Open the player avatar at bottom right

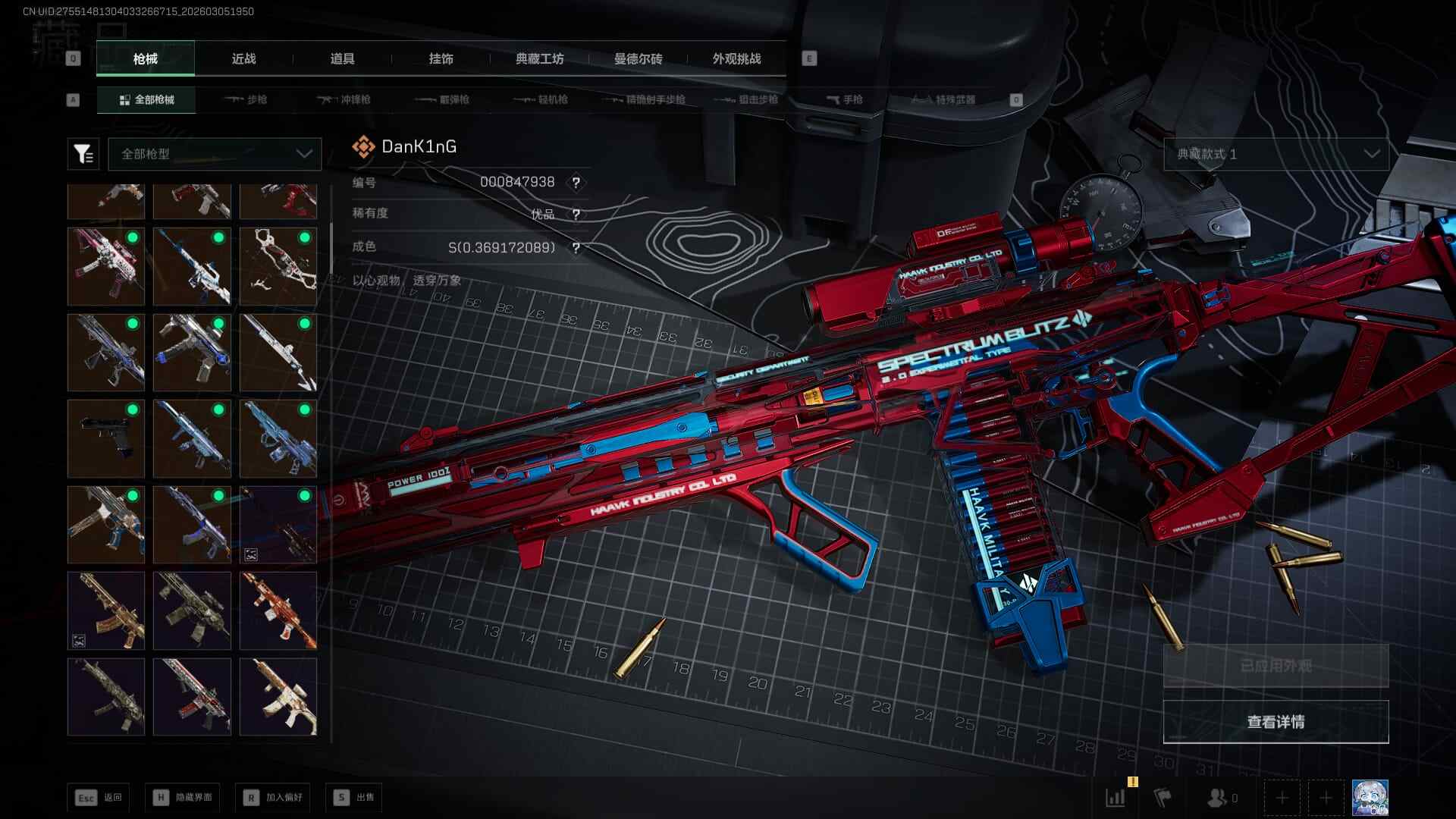[x=1370, y=798]
